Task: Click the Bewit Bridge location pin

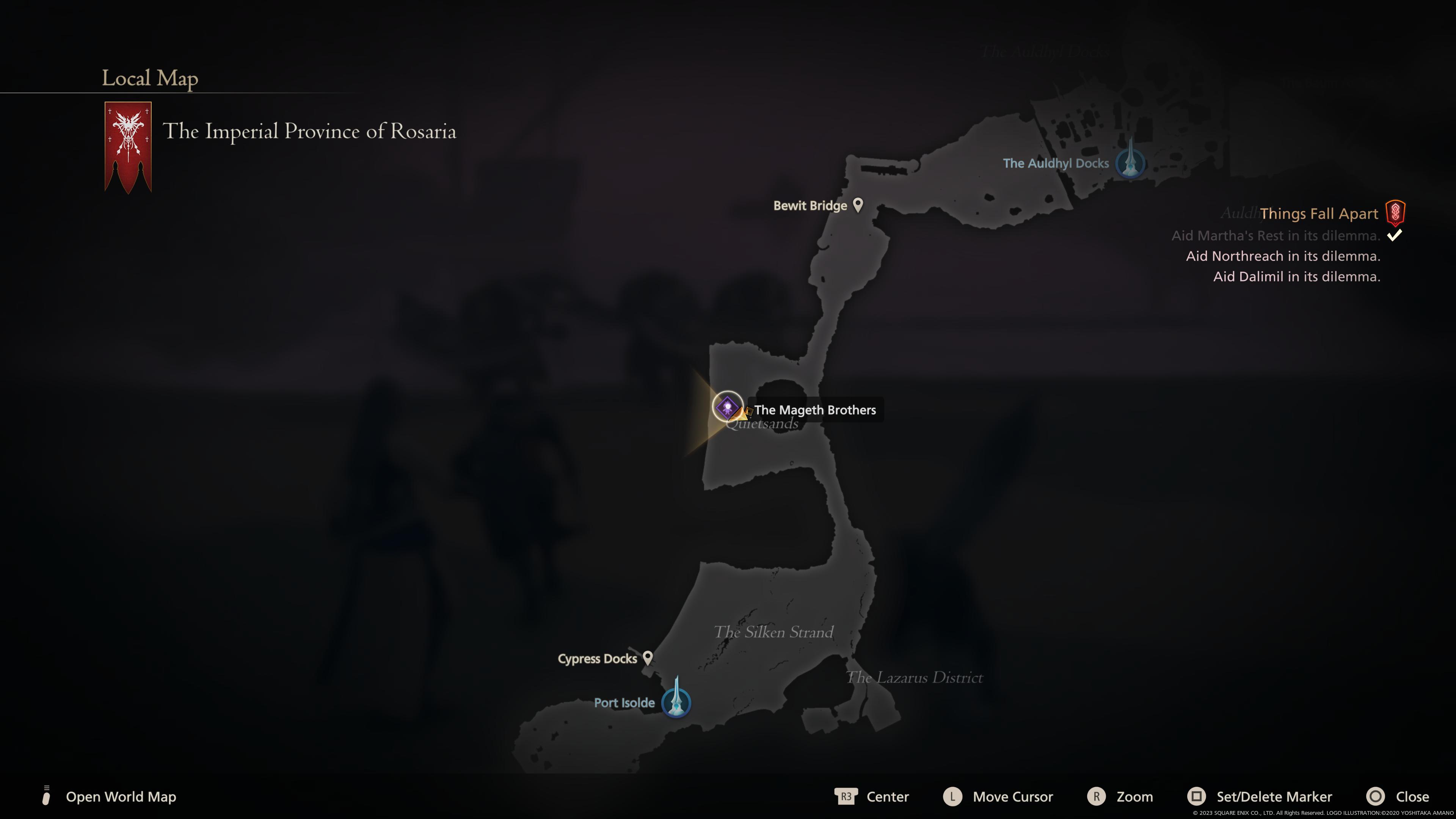Action: (858, 205)
